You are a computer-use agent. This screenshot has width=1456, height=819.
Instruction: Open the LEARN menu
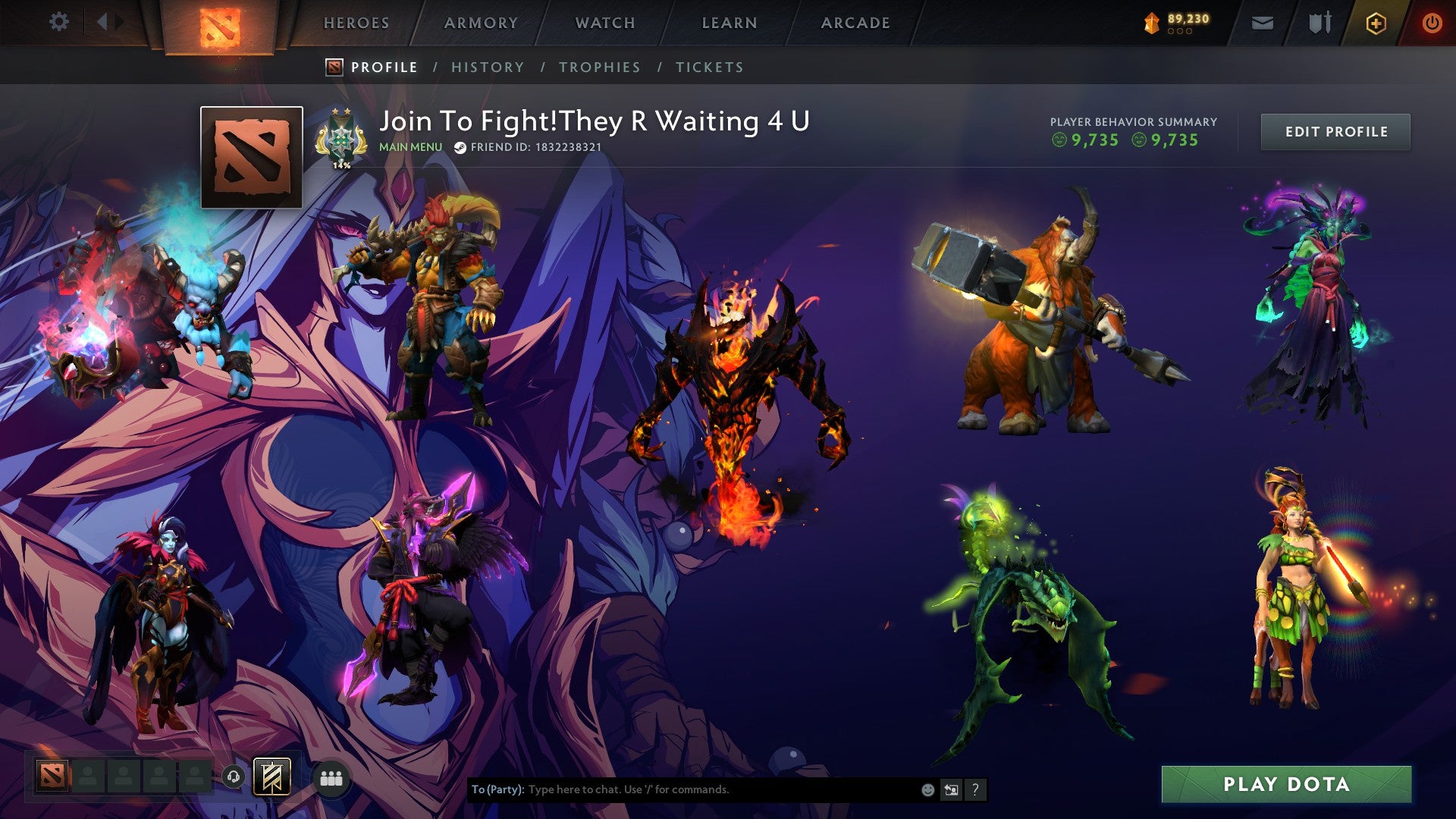point(728,23)
